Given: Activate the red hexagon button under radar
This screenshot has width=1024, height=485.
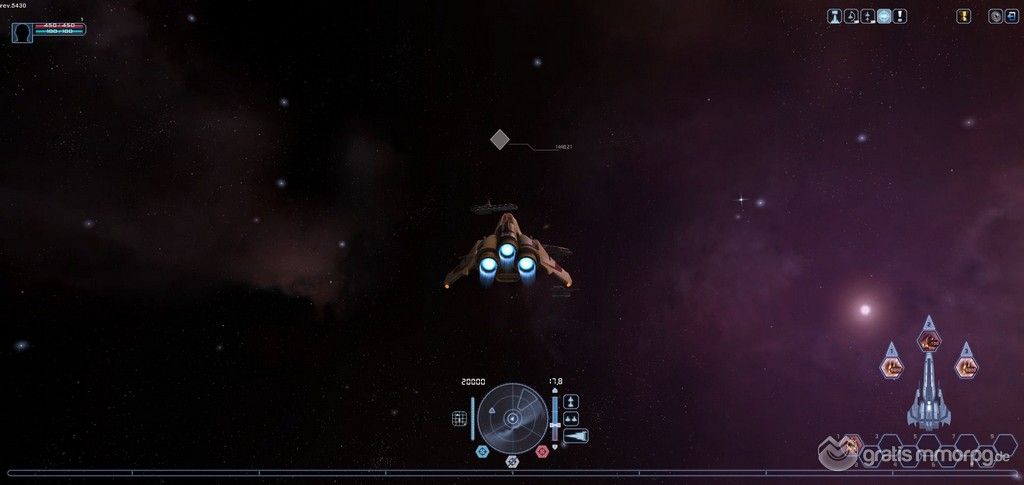Looking at the screenshot, I should point(542,452).
